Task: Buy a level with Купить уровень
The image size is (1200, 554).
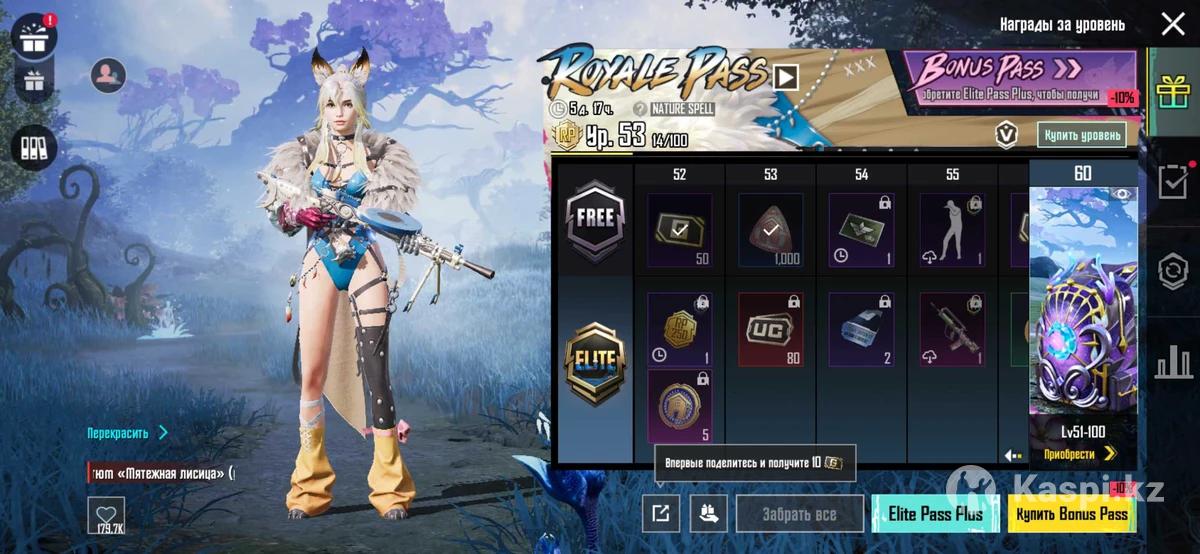Action: [1083, 134]
